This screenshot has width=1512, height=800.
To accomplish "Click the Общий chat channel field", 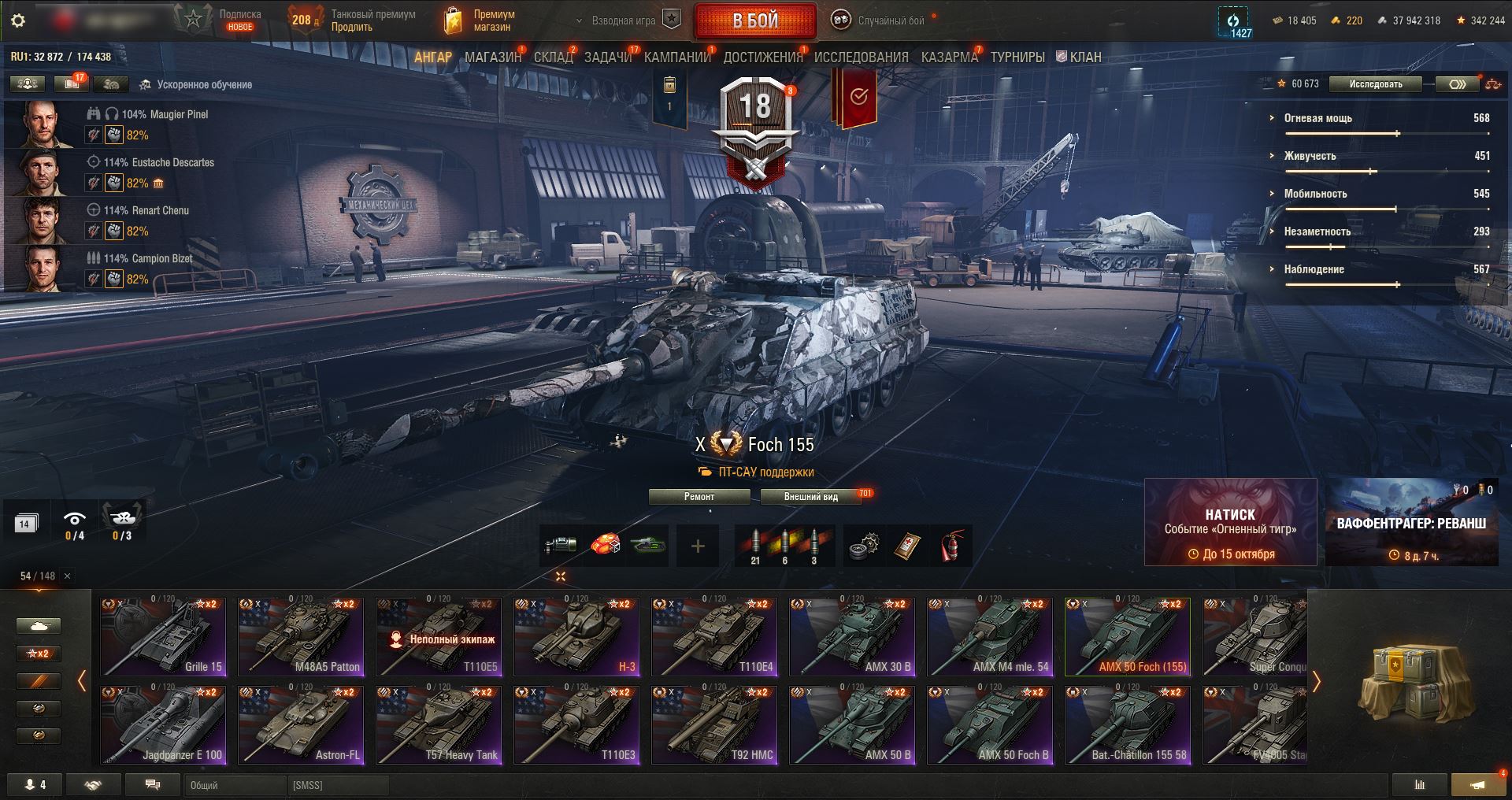I will click(x=235, y=785).
